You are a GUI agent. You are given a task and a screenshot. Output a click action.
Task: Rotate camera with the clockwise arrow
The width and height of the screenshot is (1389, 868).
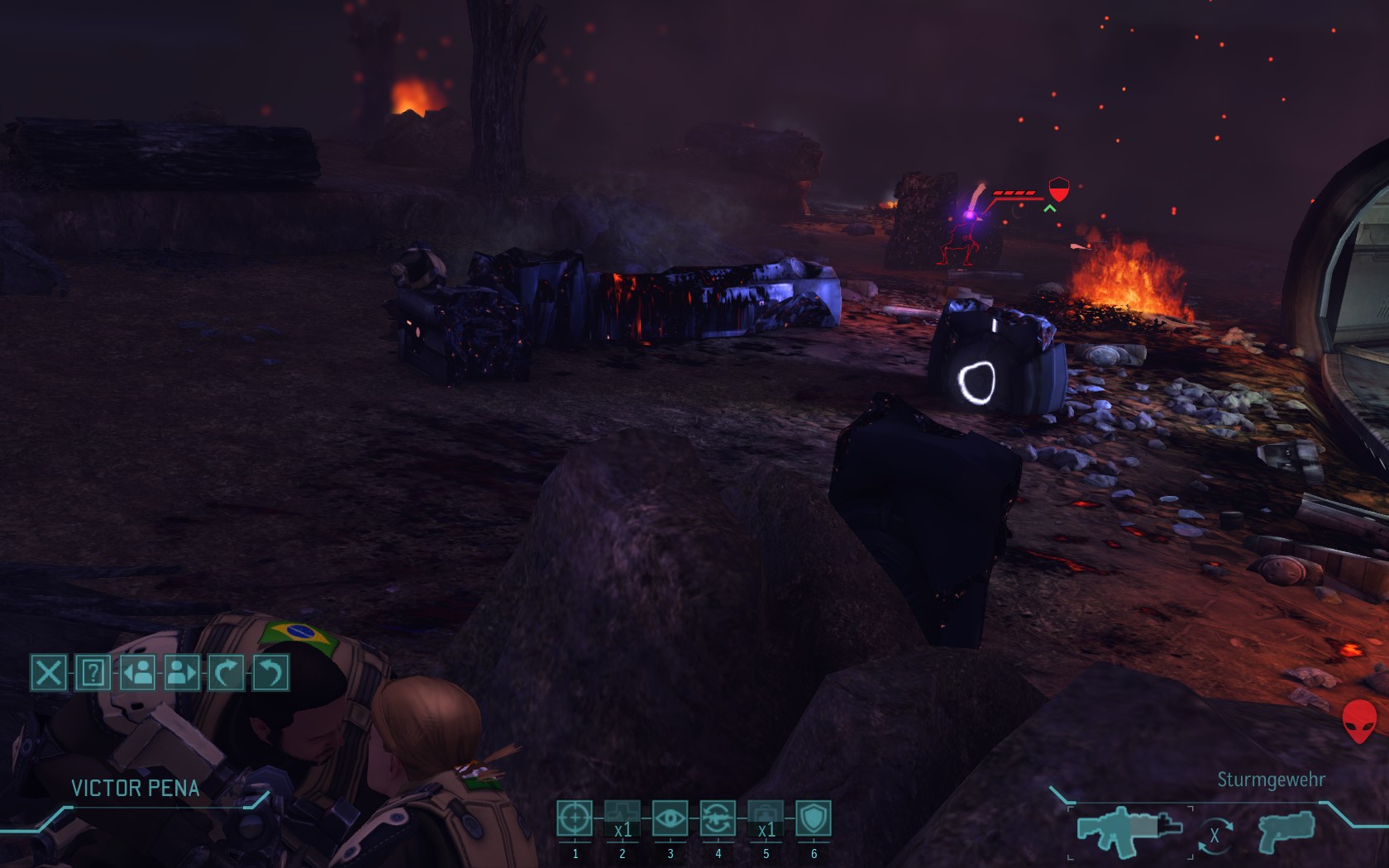[227, 672]
